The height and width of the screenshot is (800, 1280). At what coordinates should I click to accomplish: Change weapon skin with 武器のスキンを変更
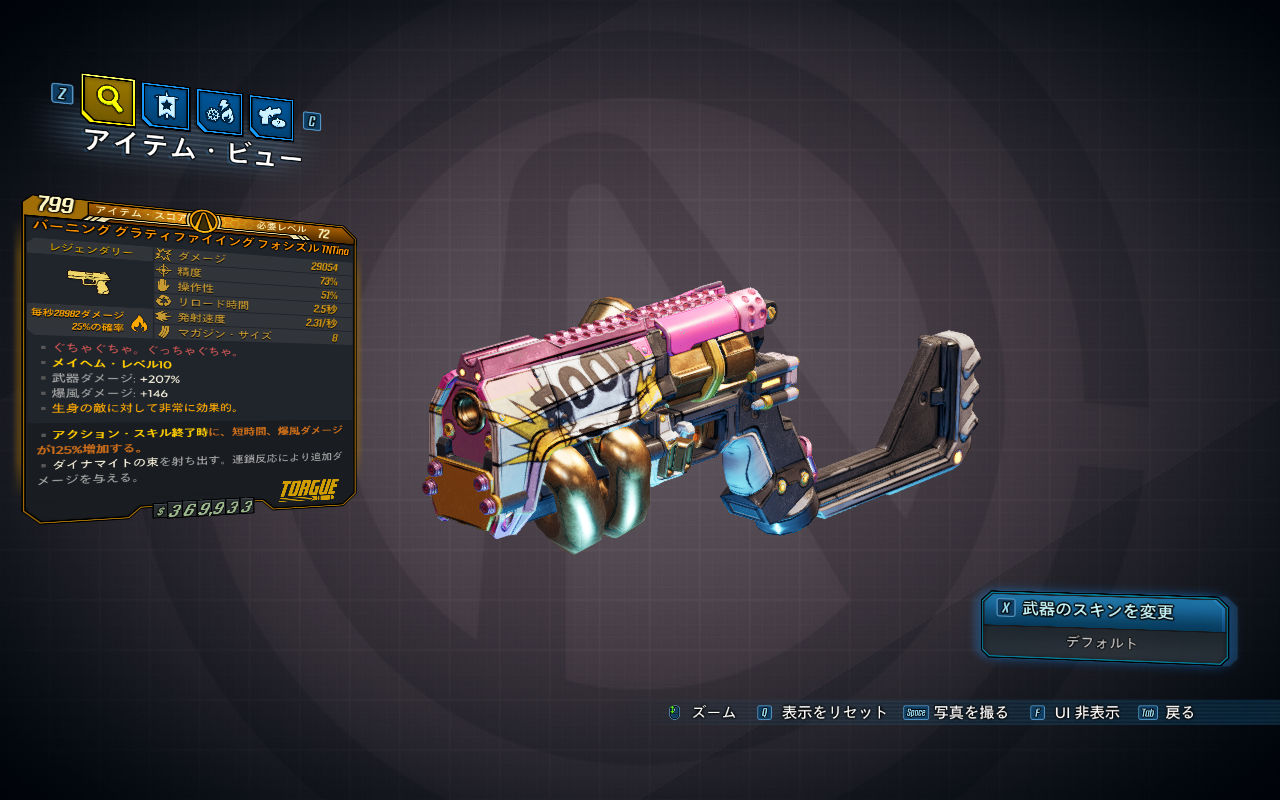pos(1104,610)
